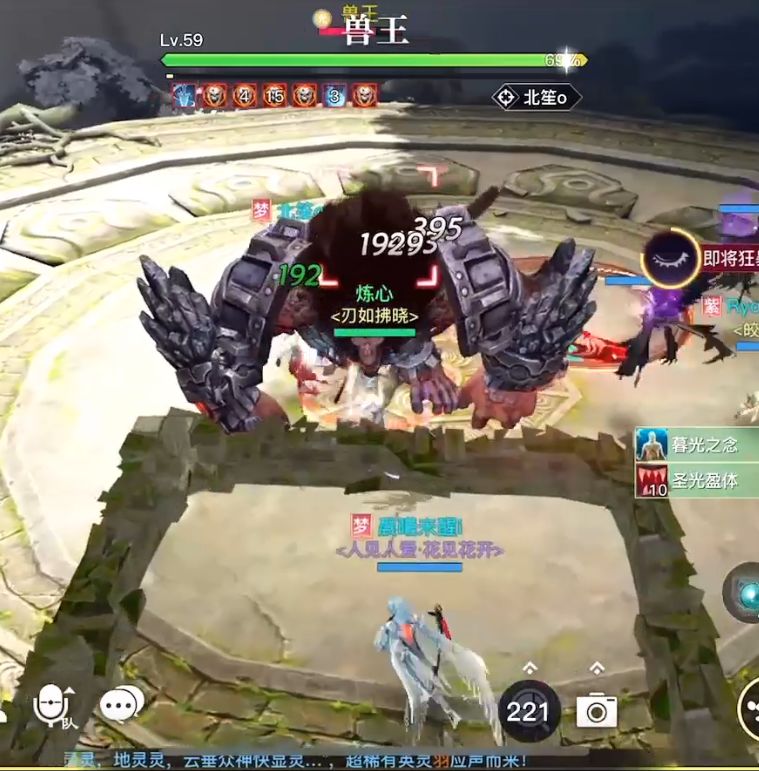Inspect the blue crystal debuff on boss bar

pos(184,96)
